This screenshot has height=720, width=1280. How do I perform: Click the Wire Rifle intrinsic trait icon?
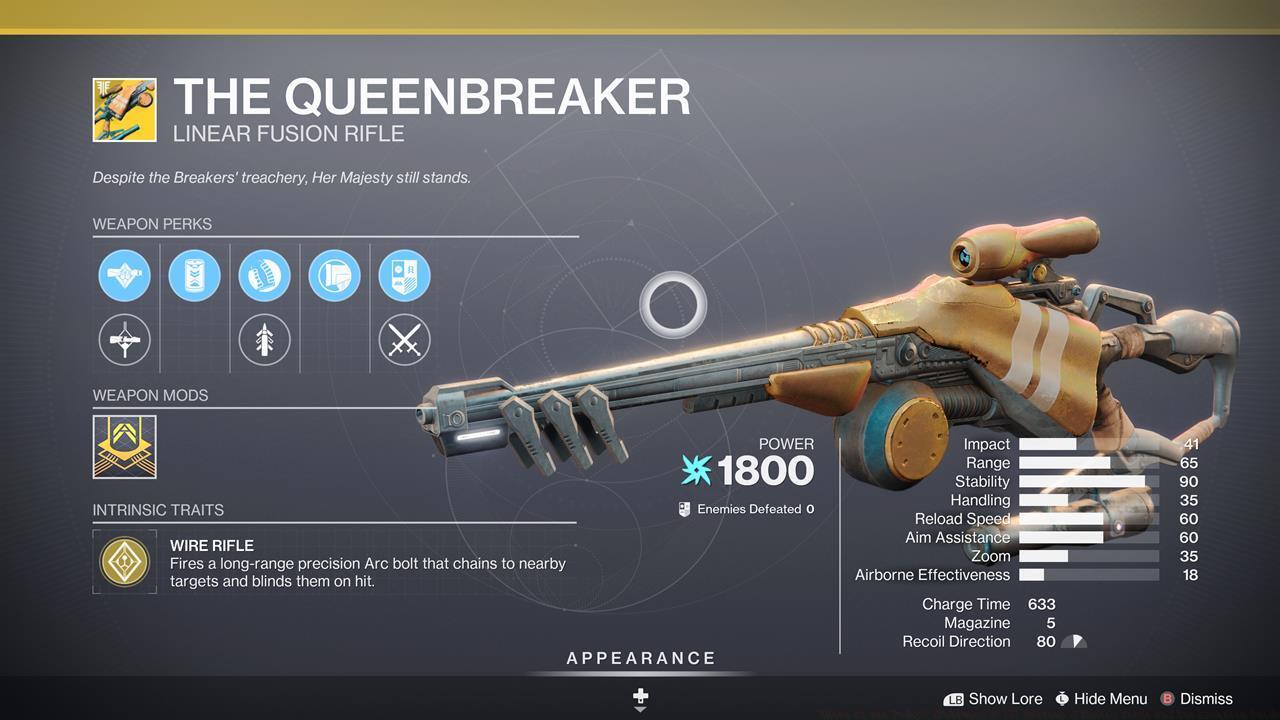[124, 562]
